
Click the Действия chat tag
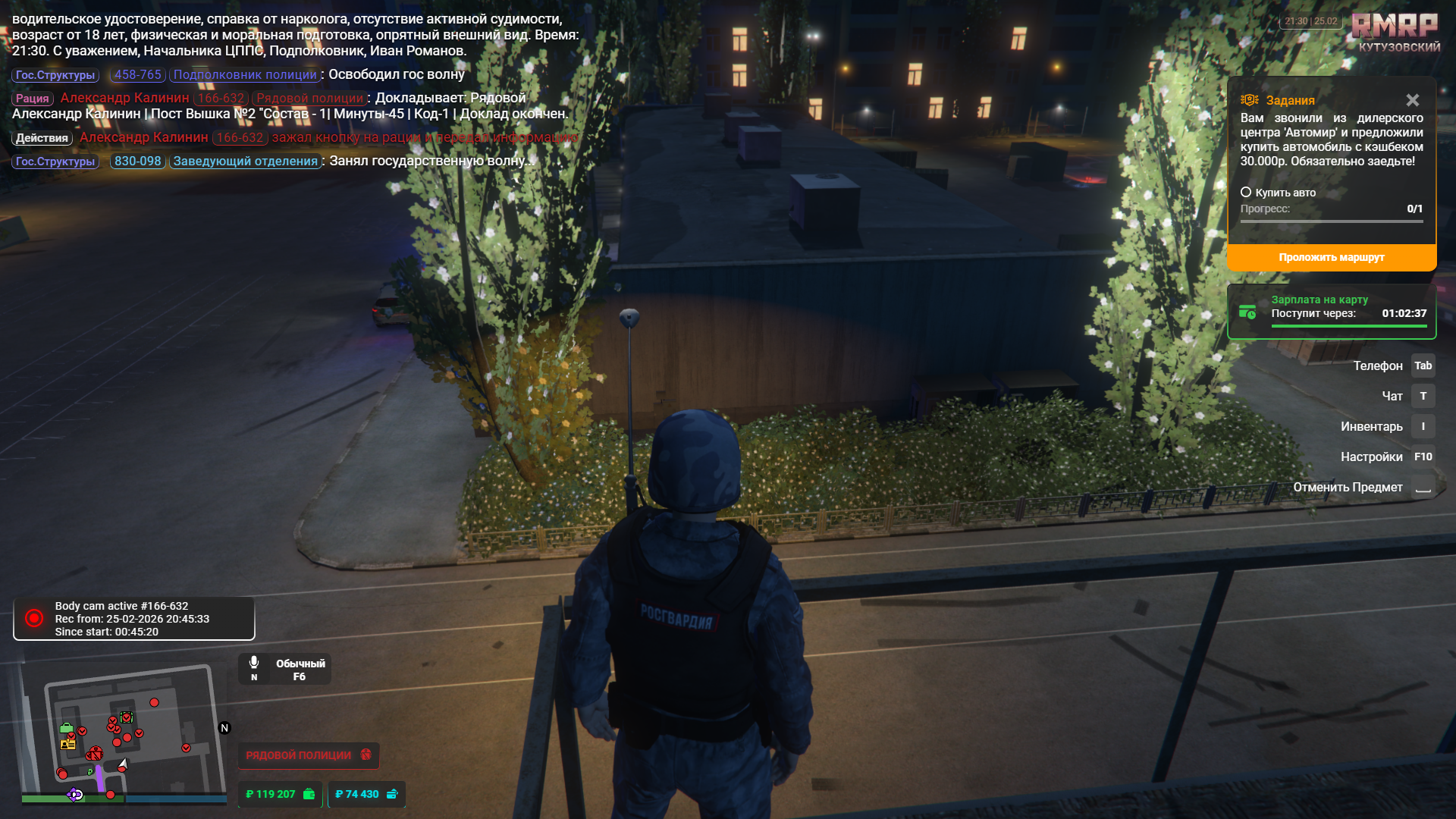[42, 138]
